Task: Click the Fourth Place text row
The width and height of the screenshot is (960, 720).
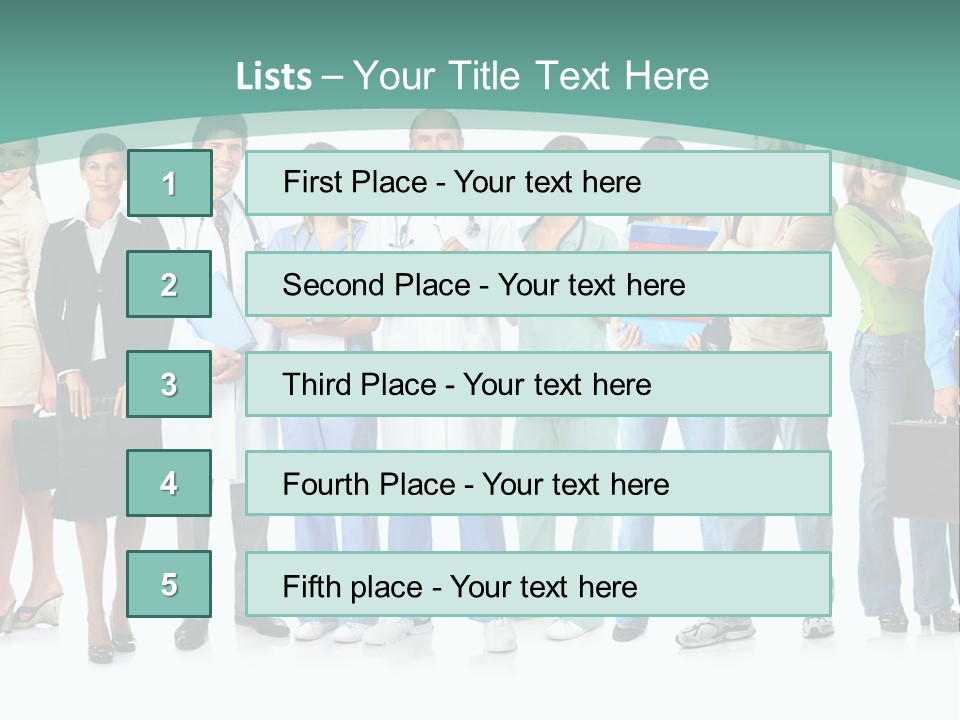Action: coord(538,484)
